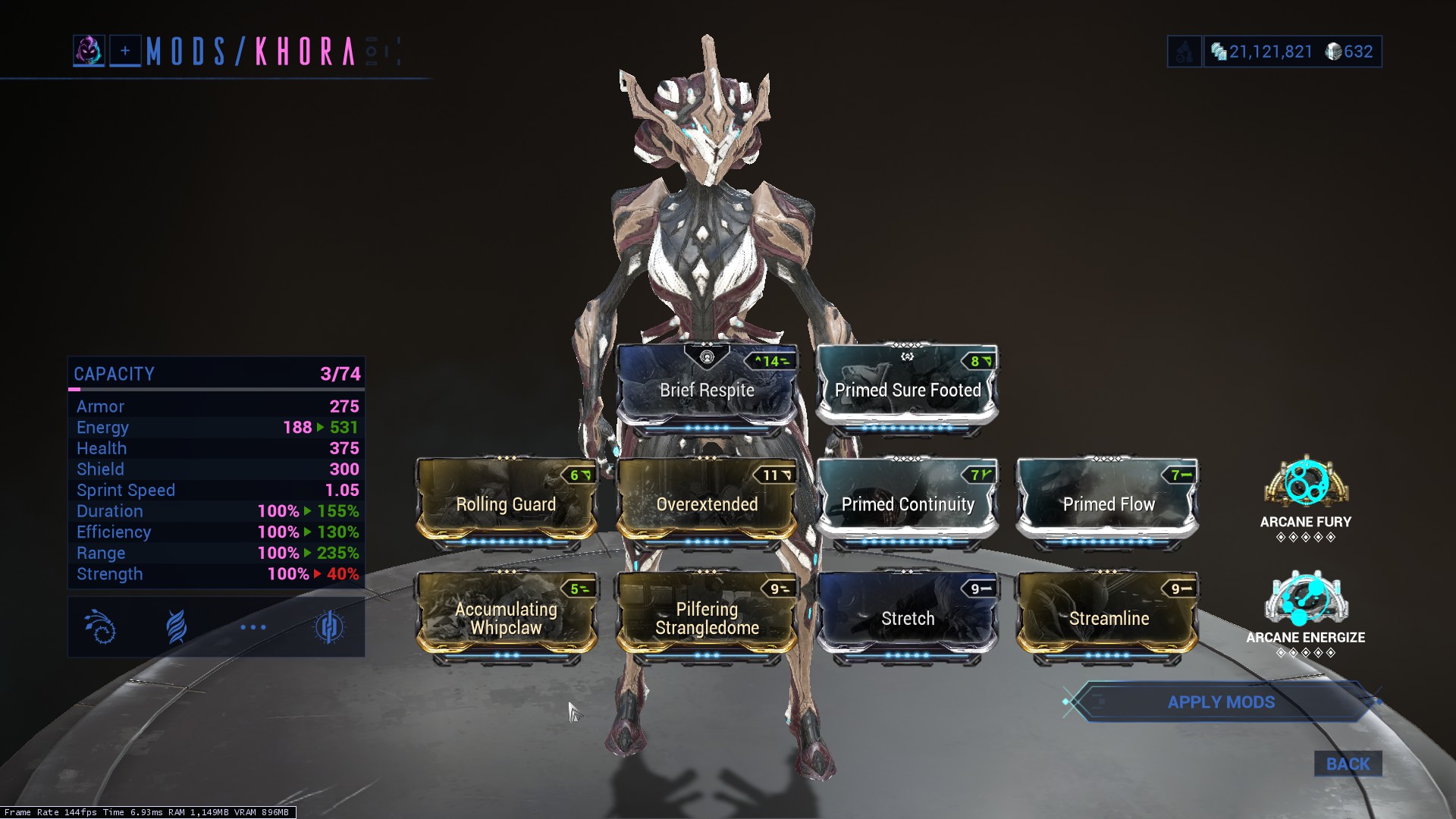Select the twisted strand ability icon

tap(176, 627)
